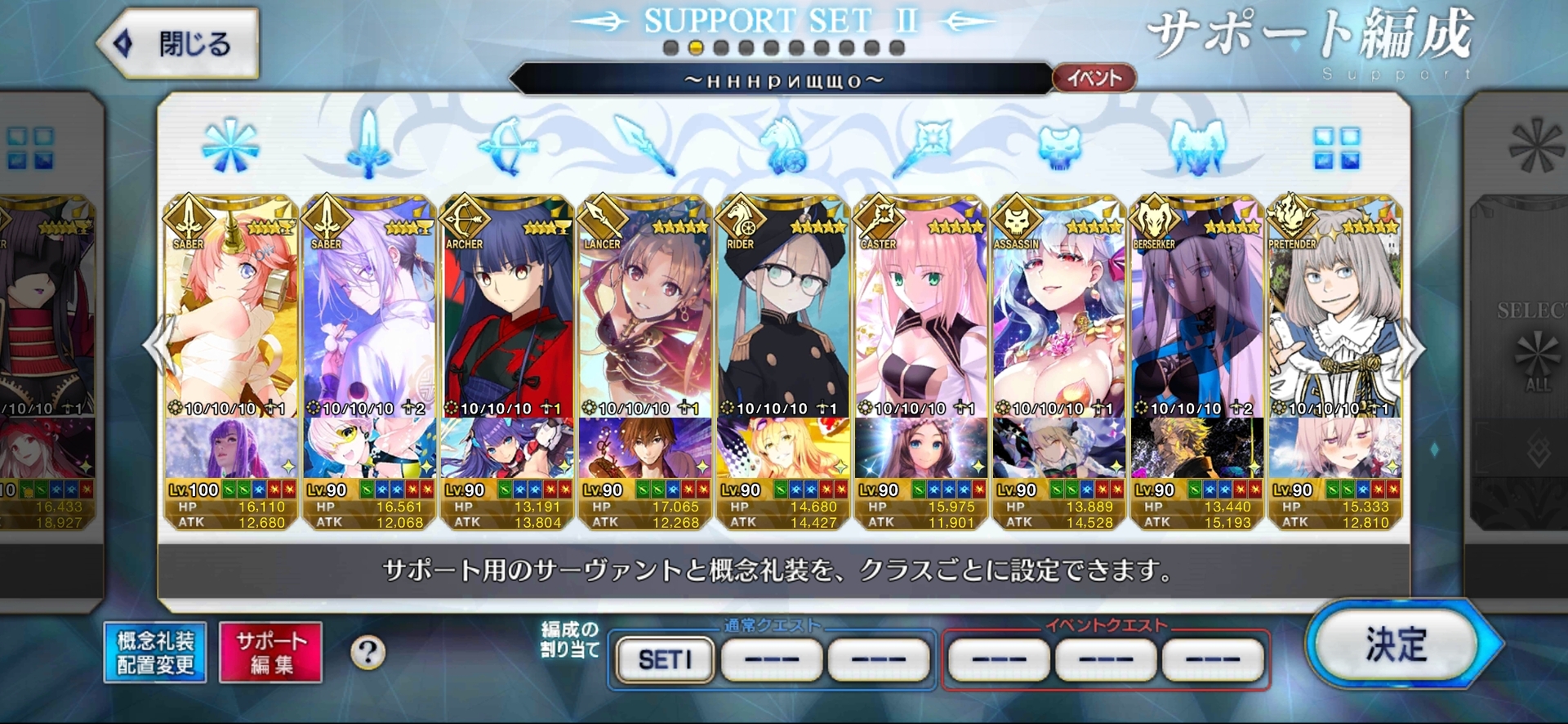Show help with the question mark button
The image size is (1568, 724).
point(367,652)
